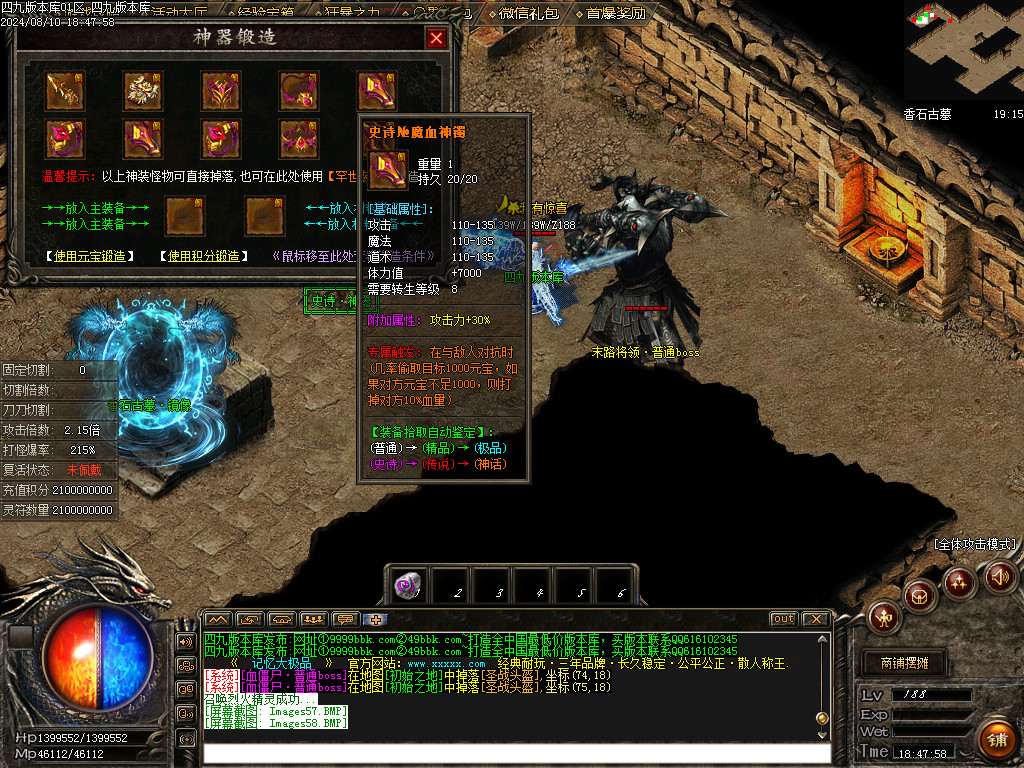Image resolution: width=1024 pixels, height=768 pixels.
Task: Open the cube bag round button
Action: 920,597
